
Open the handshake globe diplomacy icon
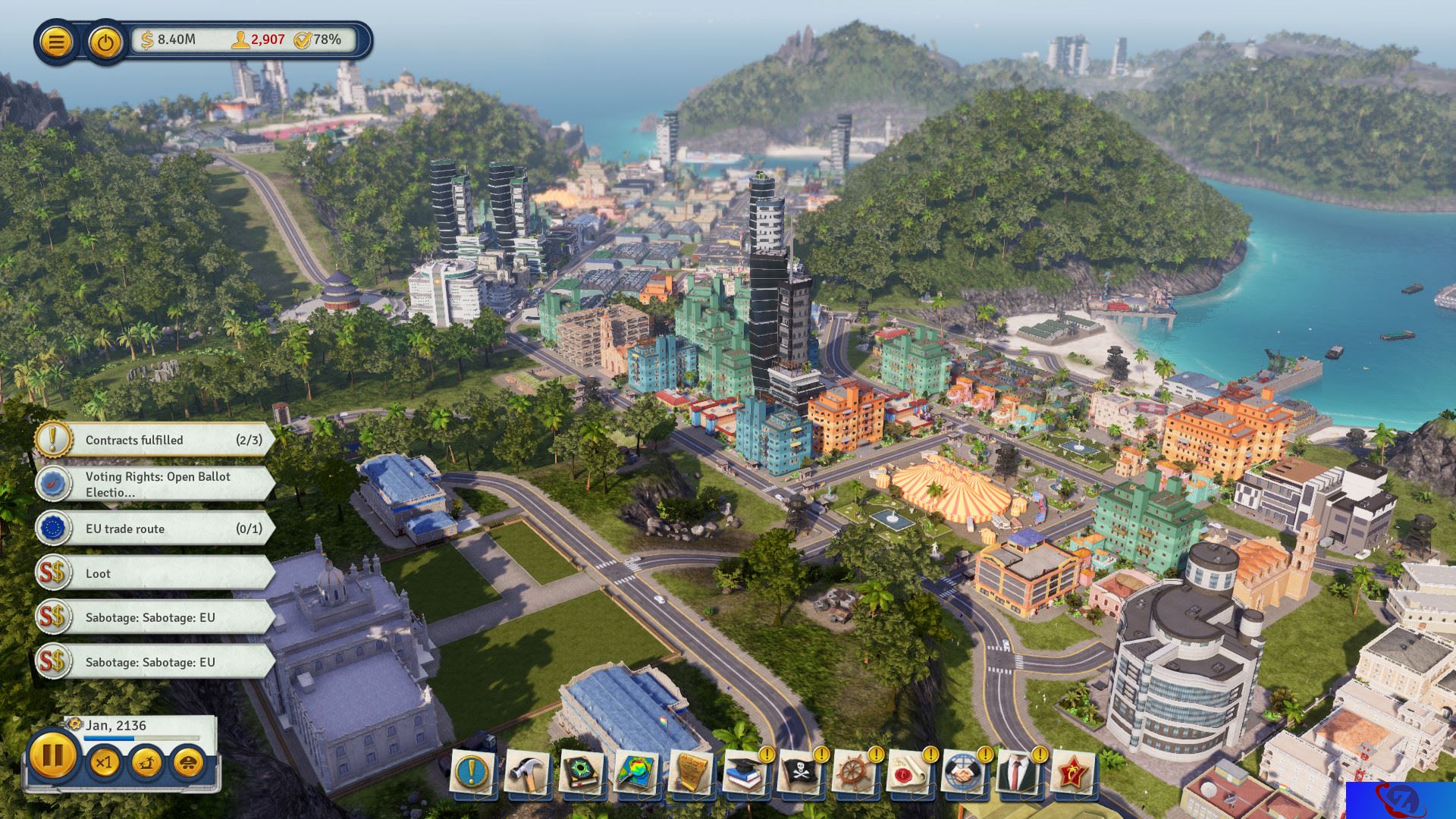(964, 773)
